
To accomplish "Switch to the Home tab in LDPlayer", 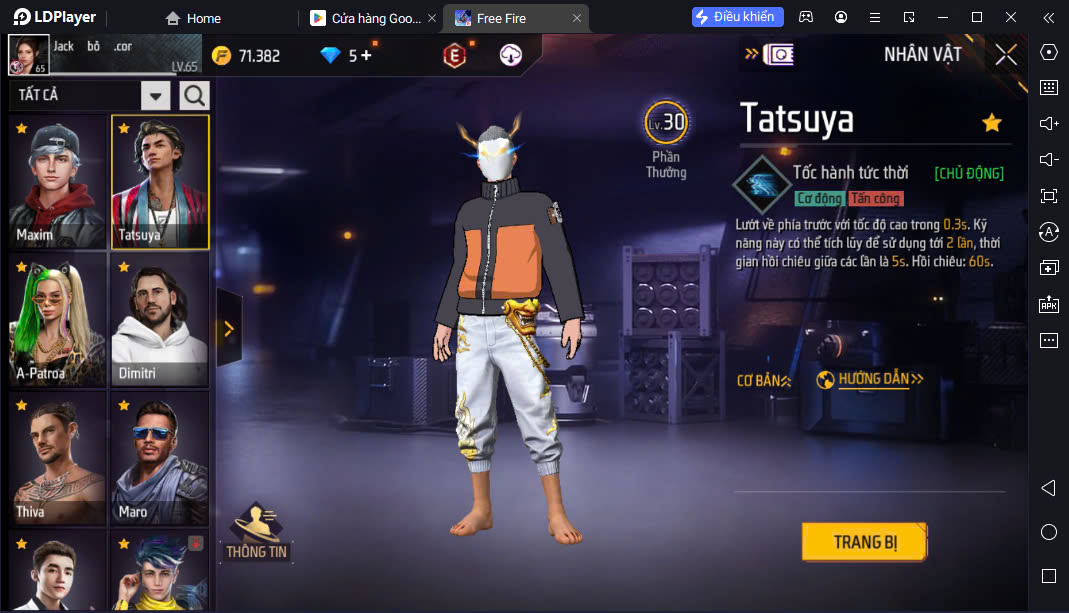I will coord(193,18).
